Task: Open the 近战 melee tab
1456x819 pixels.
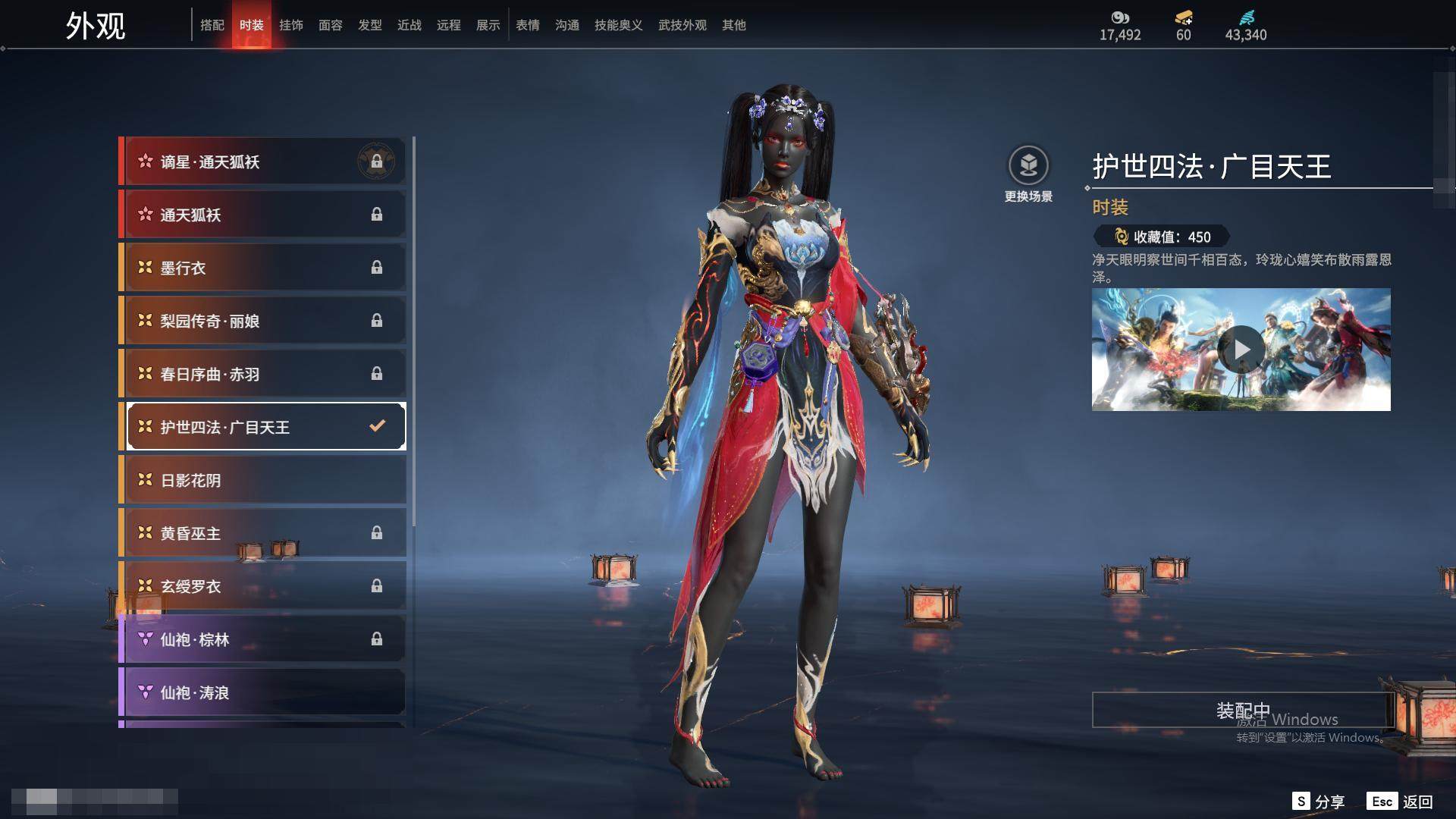Action: click(409, 25)
